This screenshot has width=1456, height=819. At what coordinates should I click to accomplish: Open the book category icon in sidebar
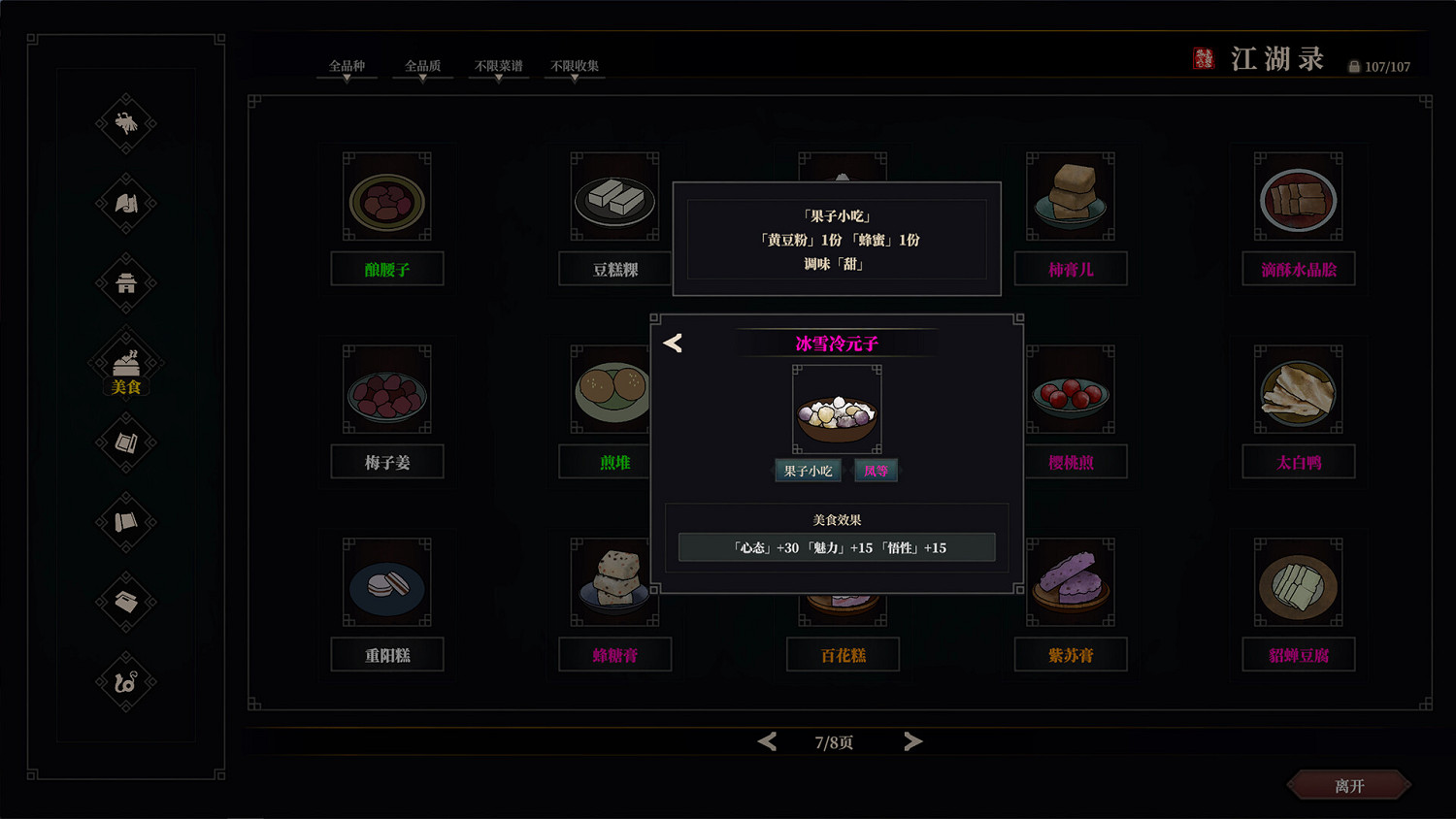click(x=124, y=442)
